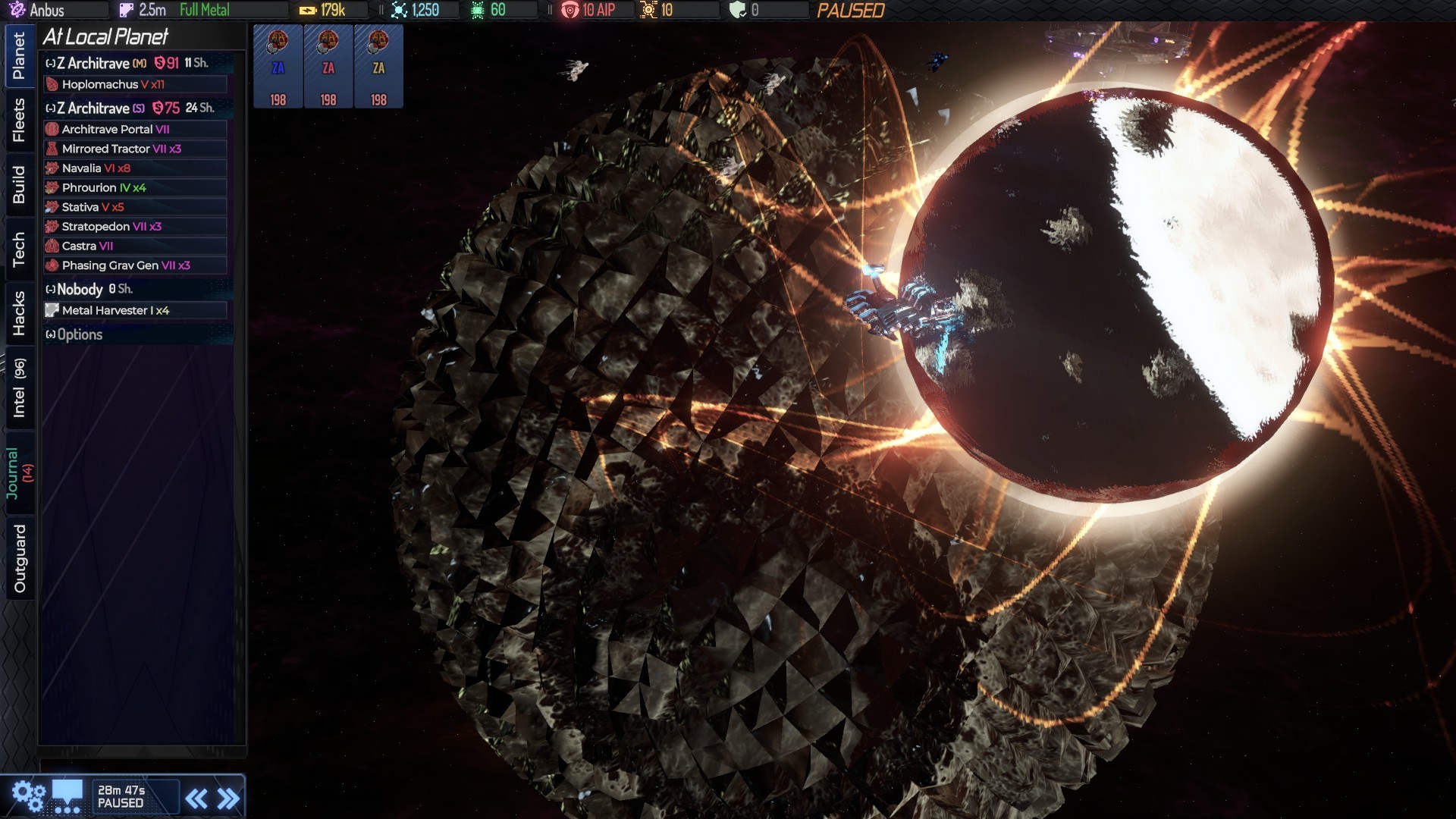This screenshot has width=1456, height=819.
Task: Click the chat message icon near settings
Action: click(x=67, y=793)
